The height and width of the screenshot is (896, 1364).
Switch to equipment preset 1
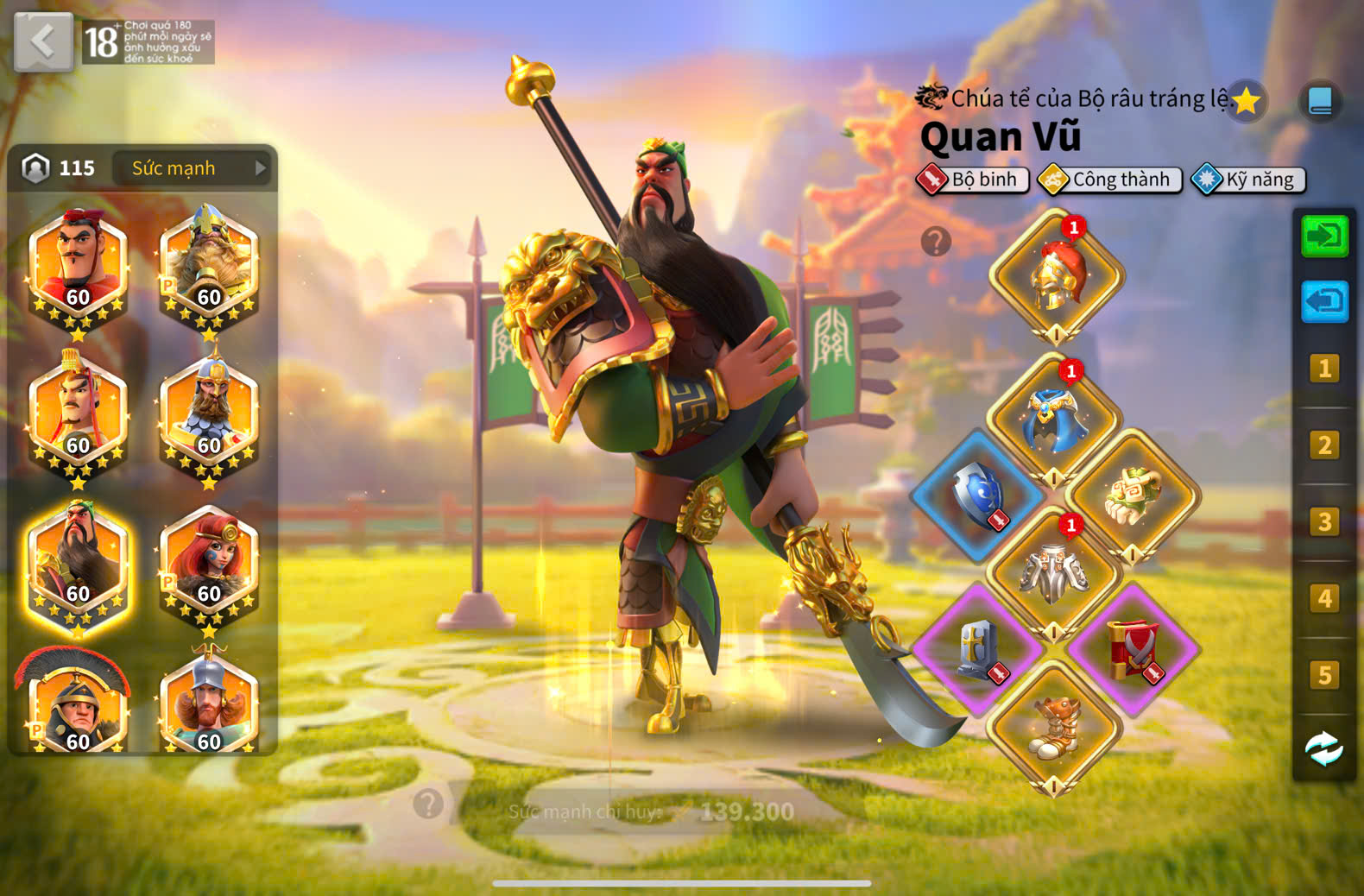(x=1324, y=369)
